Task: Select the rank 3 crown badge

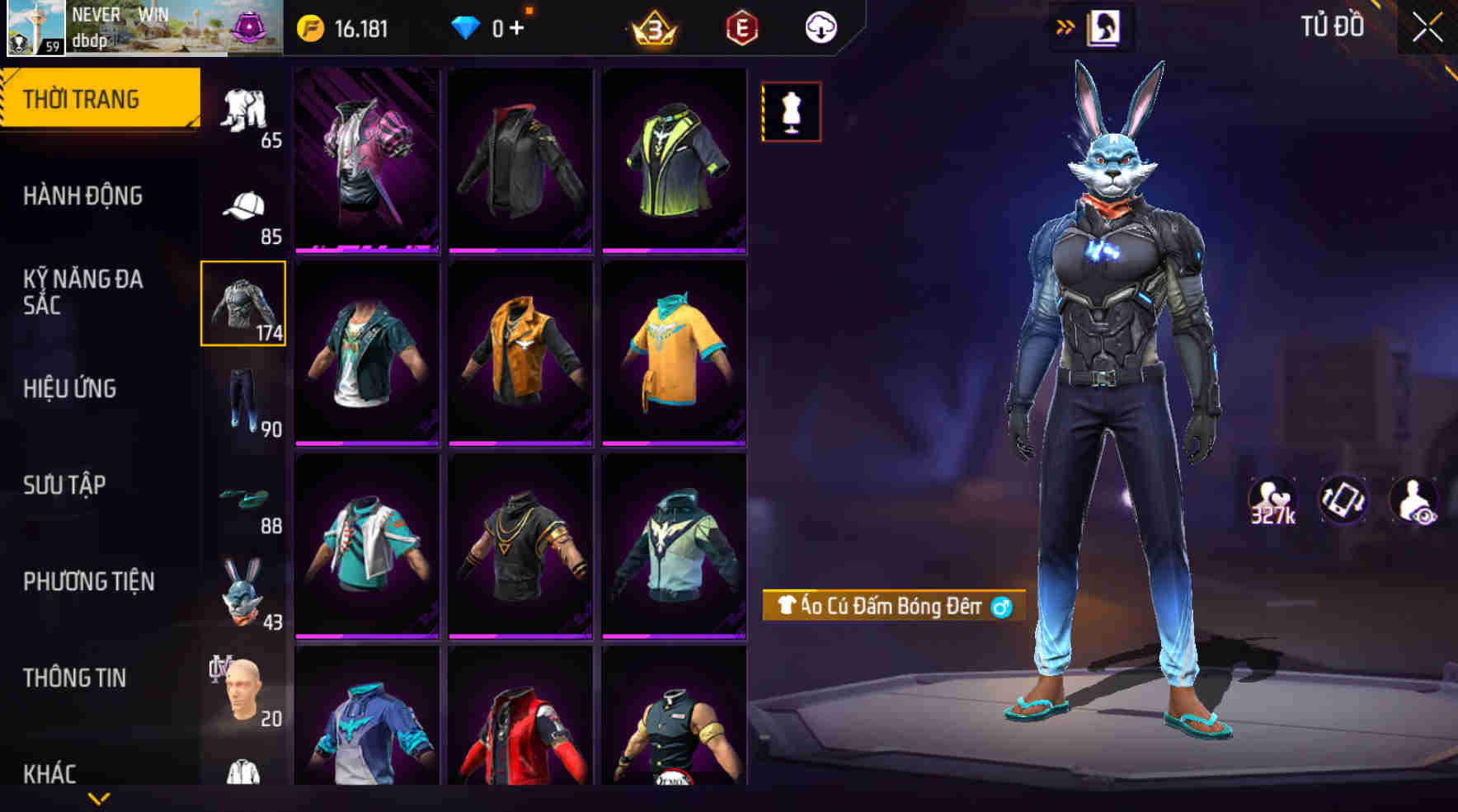Action: click(656, 27)
